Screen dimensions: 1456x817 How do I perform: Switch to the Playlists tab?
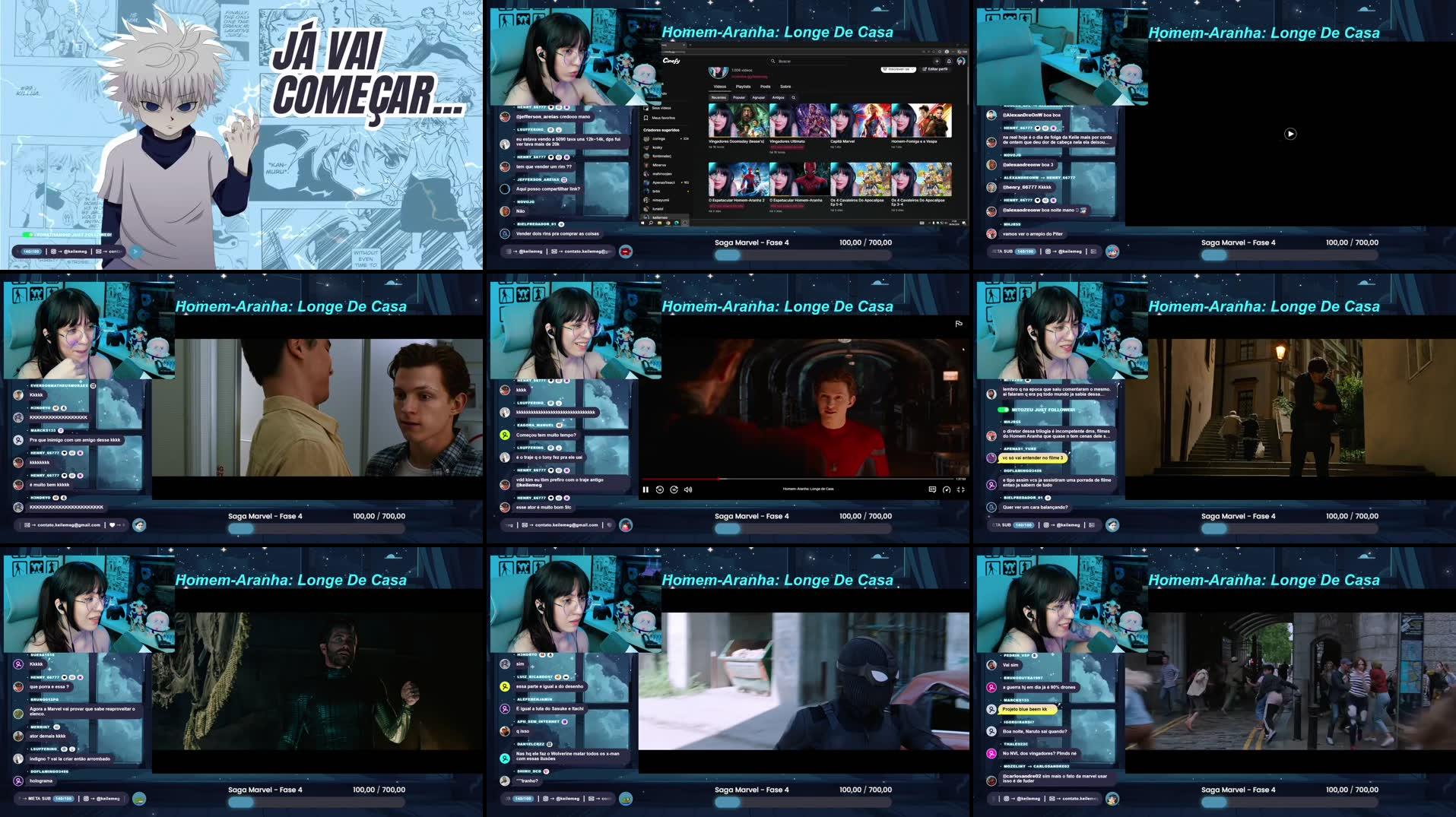click(744, 87)
